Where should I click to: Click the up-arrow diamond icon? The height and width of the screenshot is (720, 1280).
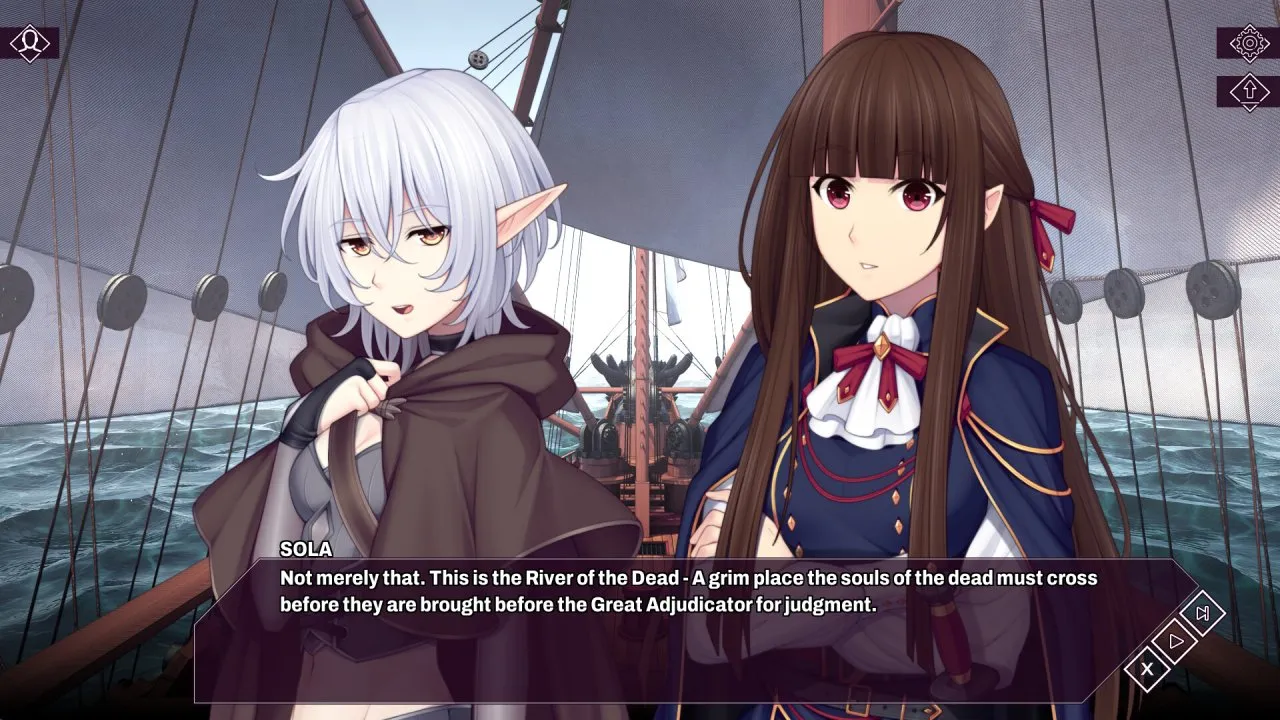coord(1248,91)
